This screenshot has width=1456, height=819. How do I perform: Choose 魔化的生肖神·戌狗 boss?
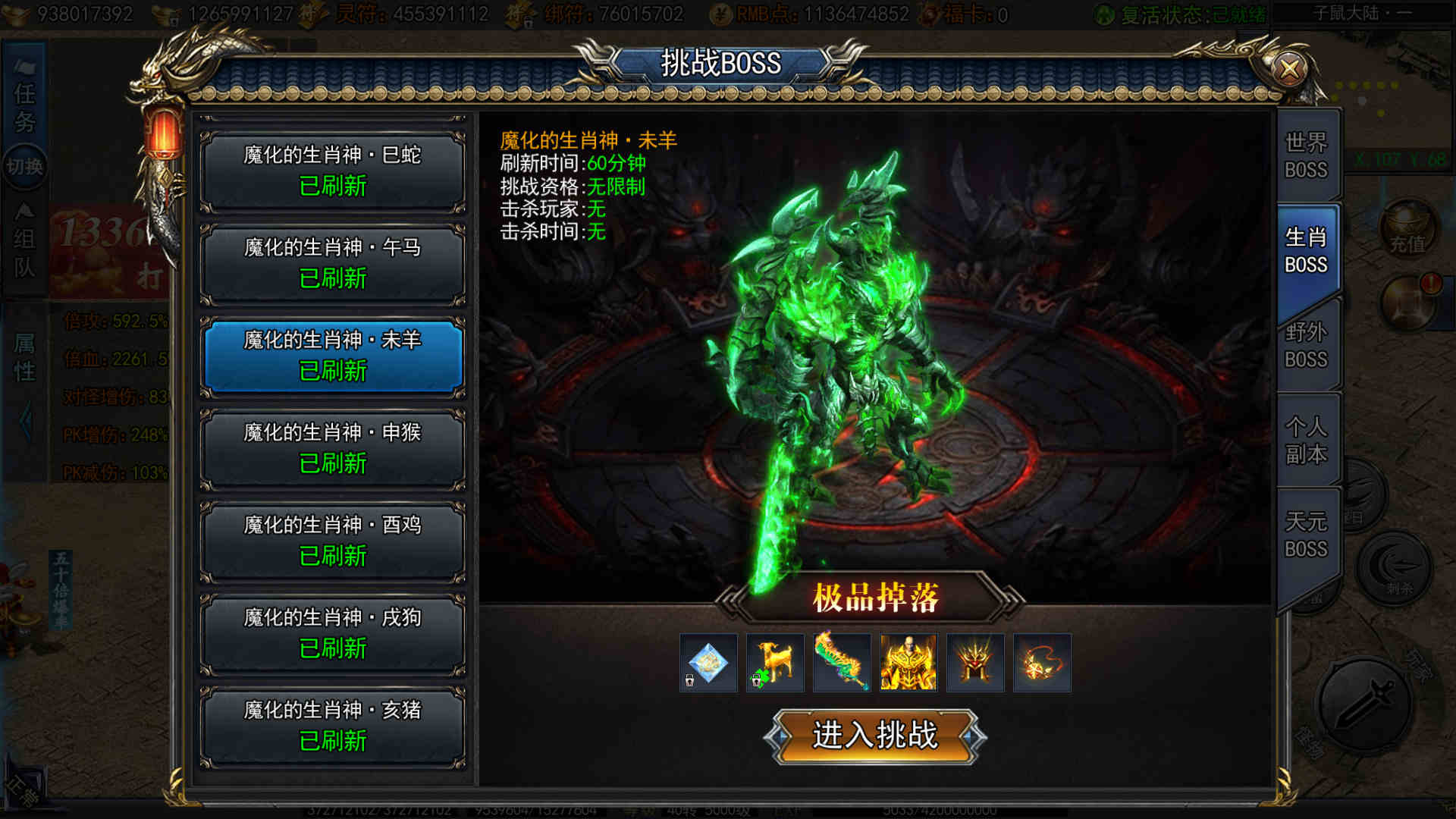[332, 634]
